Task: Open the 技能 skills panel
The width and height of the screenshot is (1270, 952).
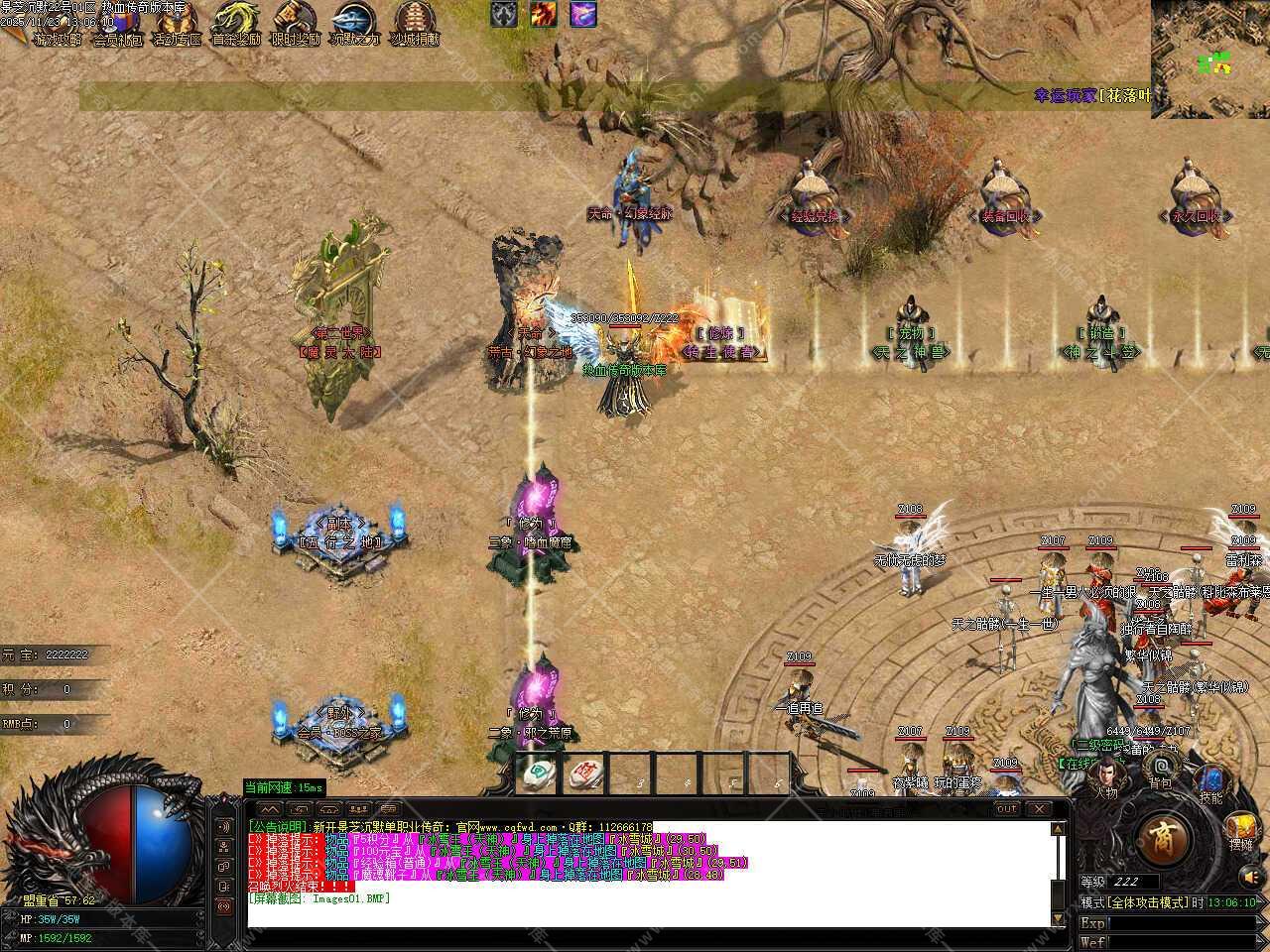Action: [1210, 781]
